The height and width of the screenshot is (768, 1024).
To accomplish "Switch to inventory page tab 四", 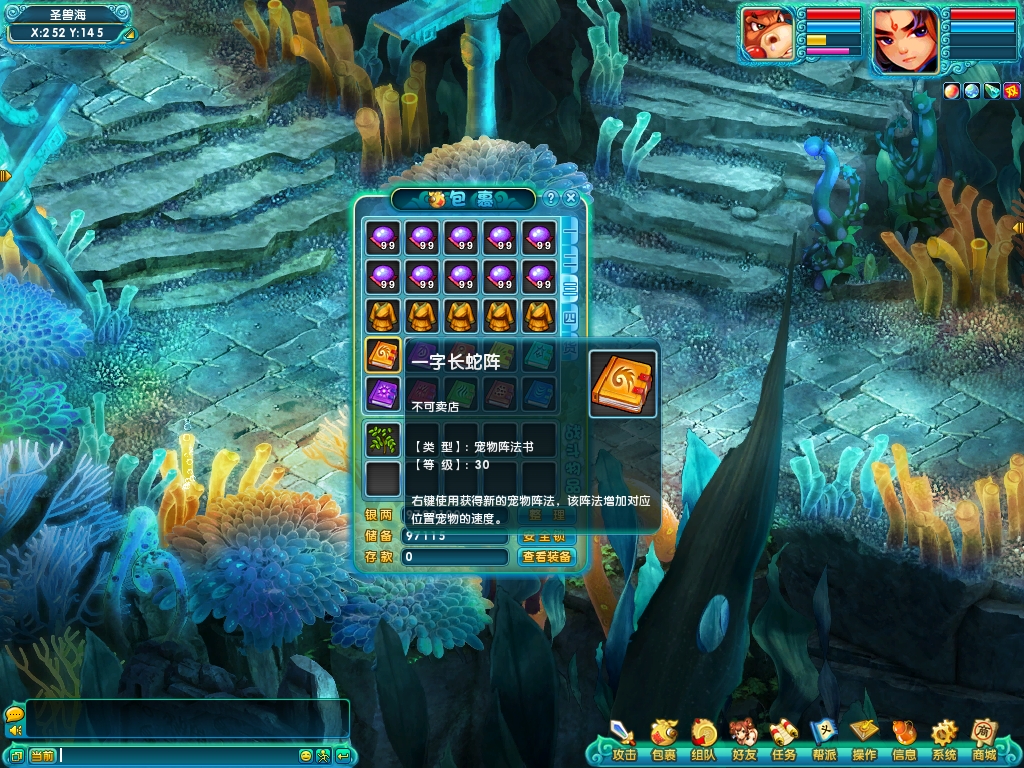I will 568,320.
